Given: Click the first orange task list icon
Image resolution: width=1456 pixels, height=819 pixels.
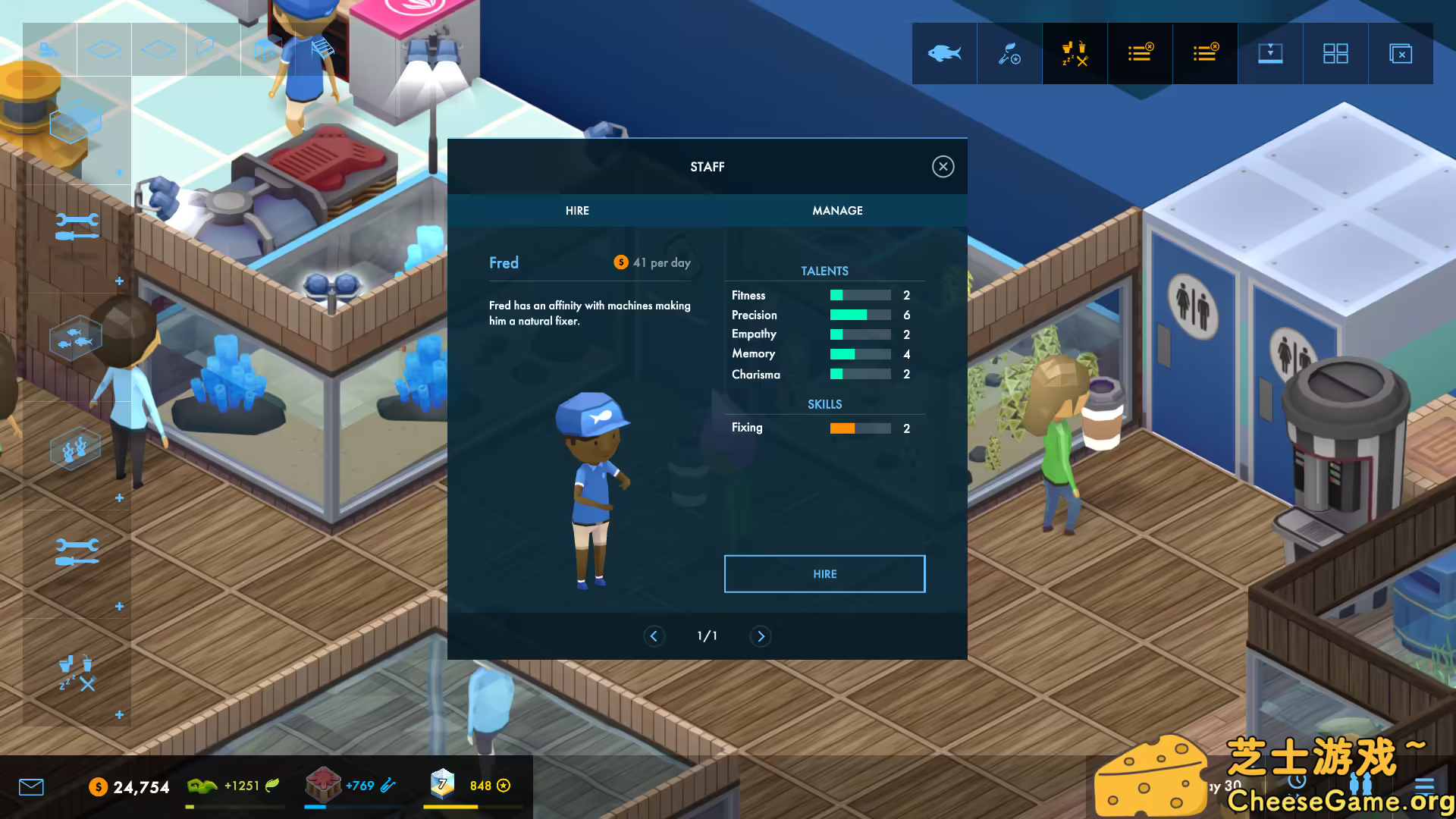Looking at the screenshot, I should click(1140, 53).
